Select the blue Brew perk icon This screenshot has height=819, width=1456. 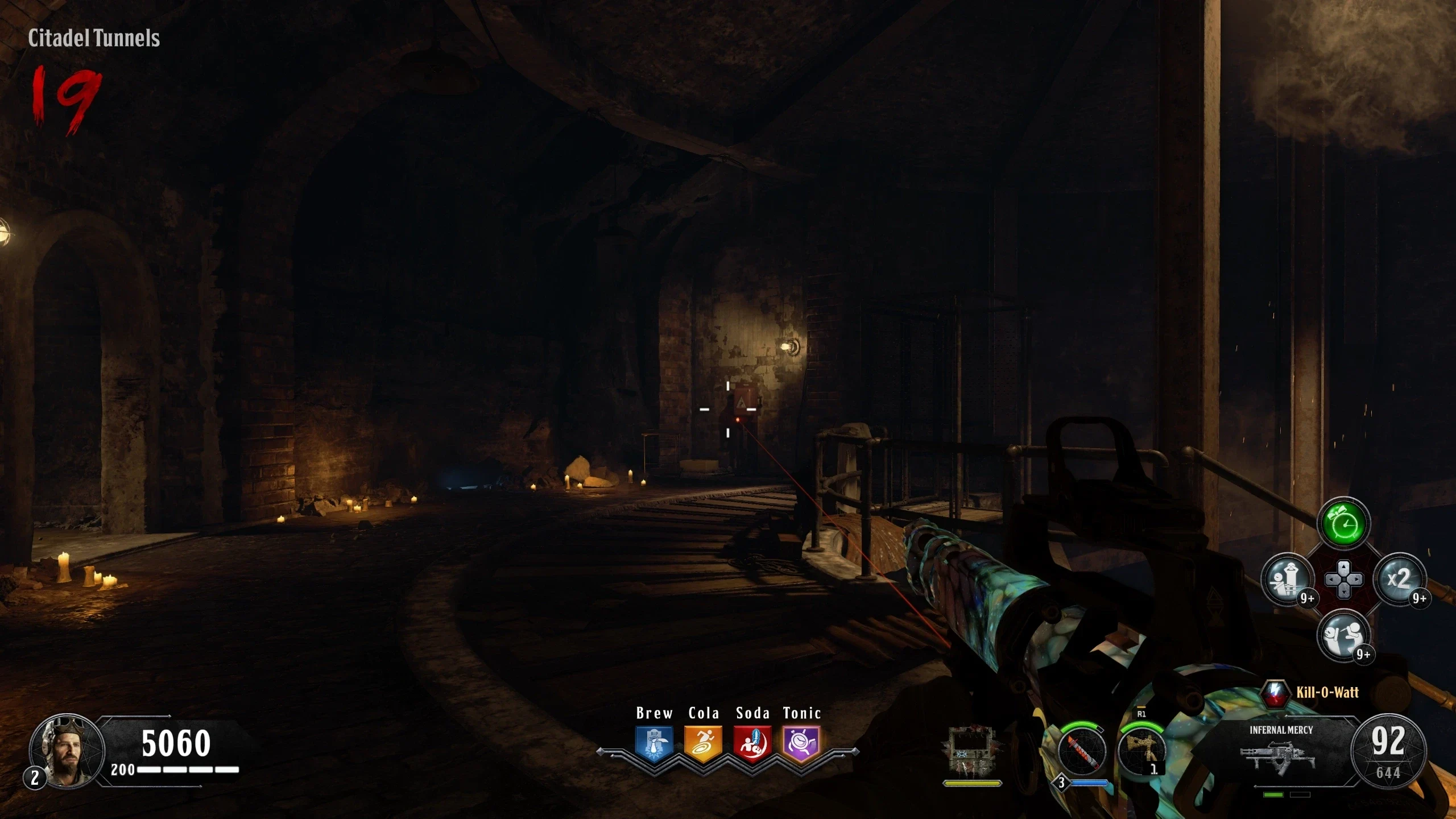654,743
